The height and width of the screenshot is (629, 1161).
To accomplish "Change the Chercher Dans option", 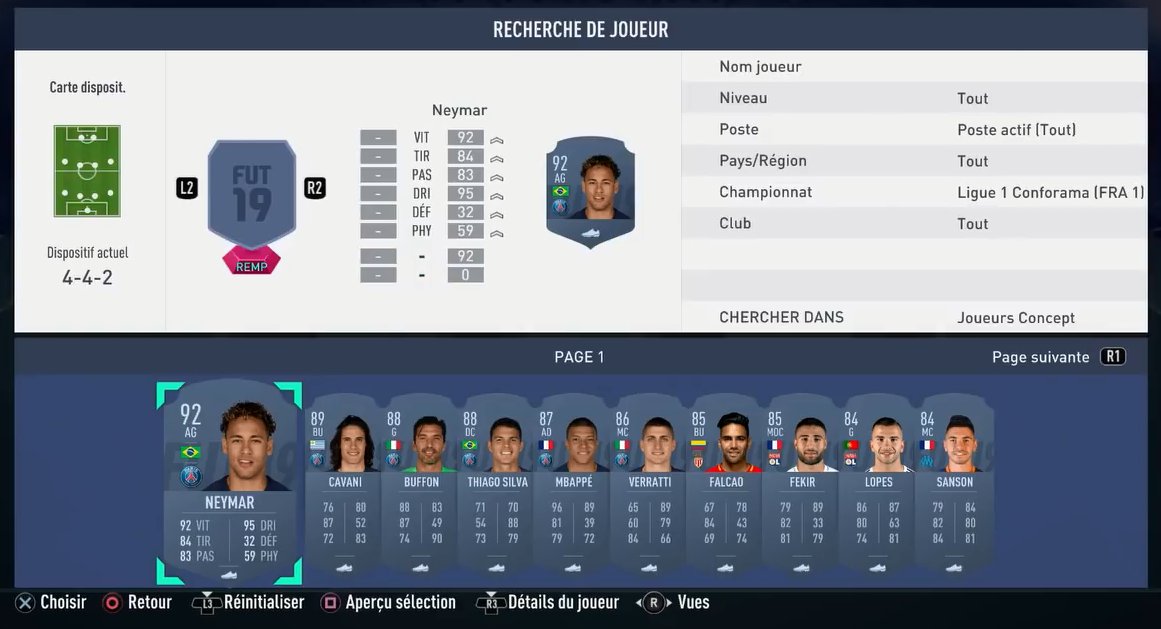I will pyautogui.click(x=914, y=317).
